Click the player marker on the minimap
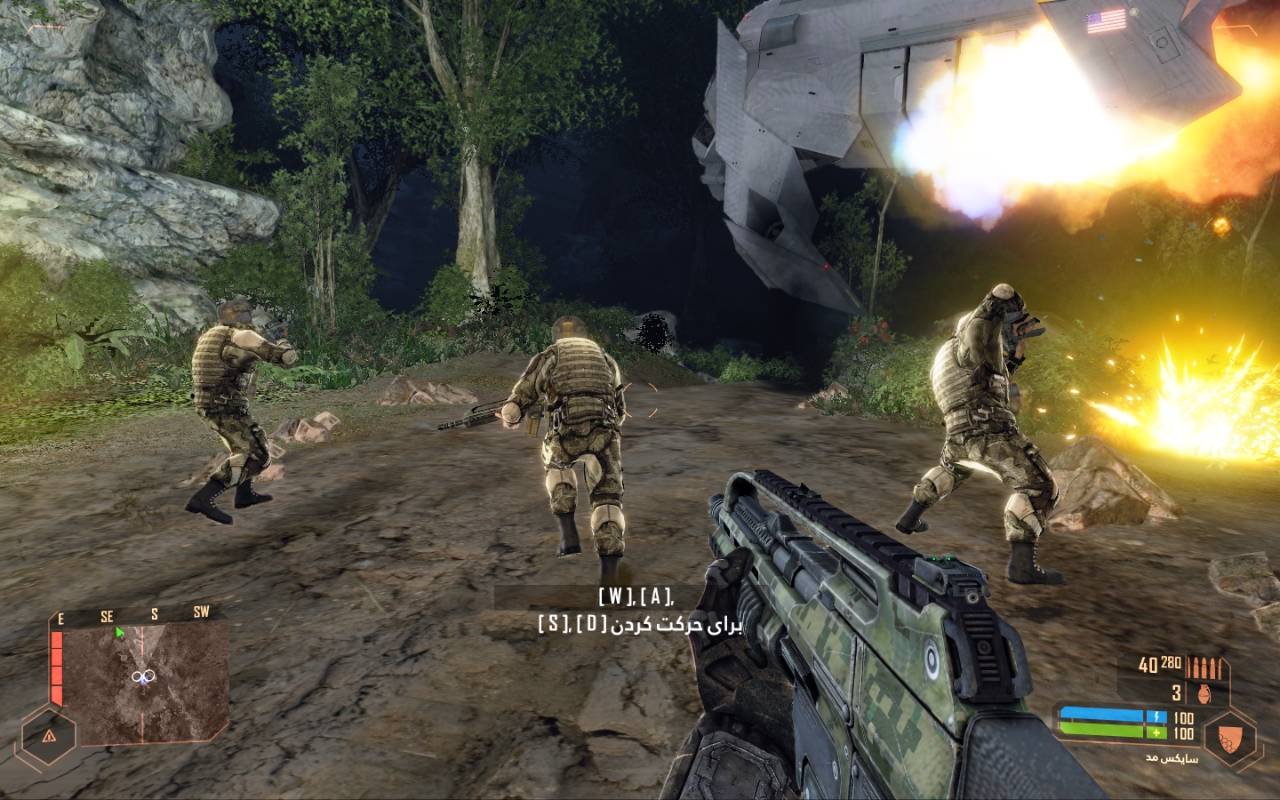This screenshot has width=1280, height=800. point(141,677)
